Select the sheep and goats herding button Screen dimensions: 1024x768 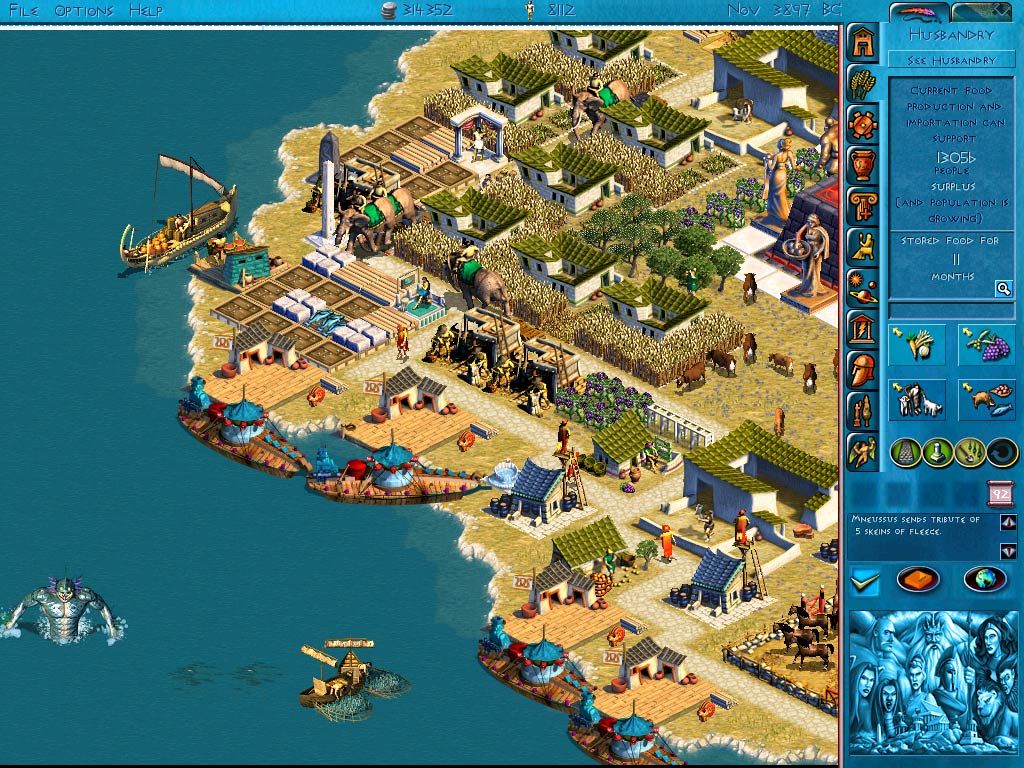(917, 400)
